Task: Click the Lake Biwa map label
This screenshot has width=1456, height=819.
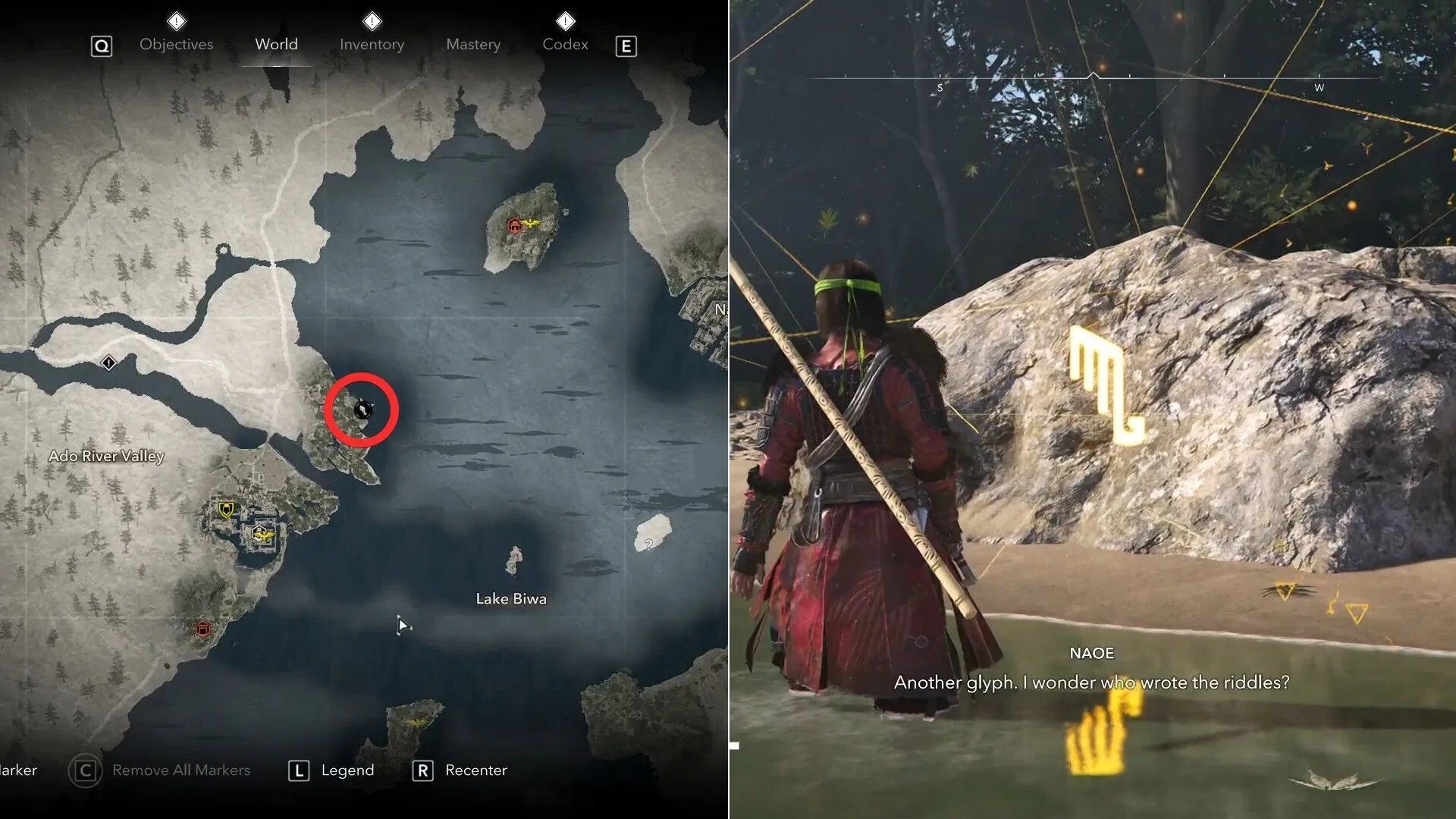Action: 511,598
